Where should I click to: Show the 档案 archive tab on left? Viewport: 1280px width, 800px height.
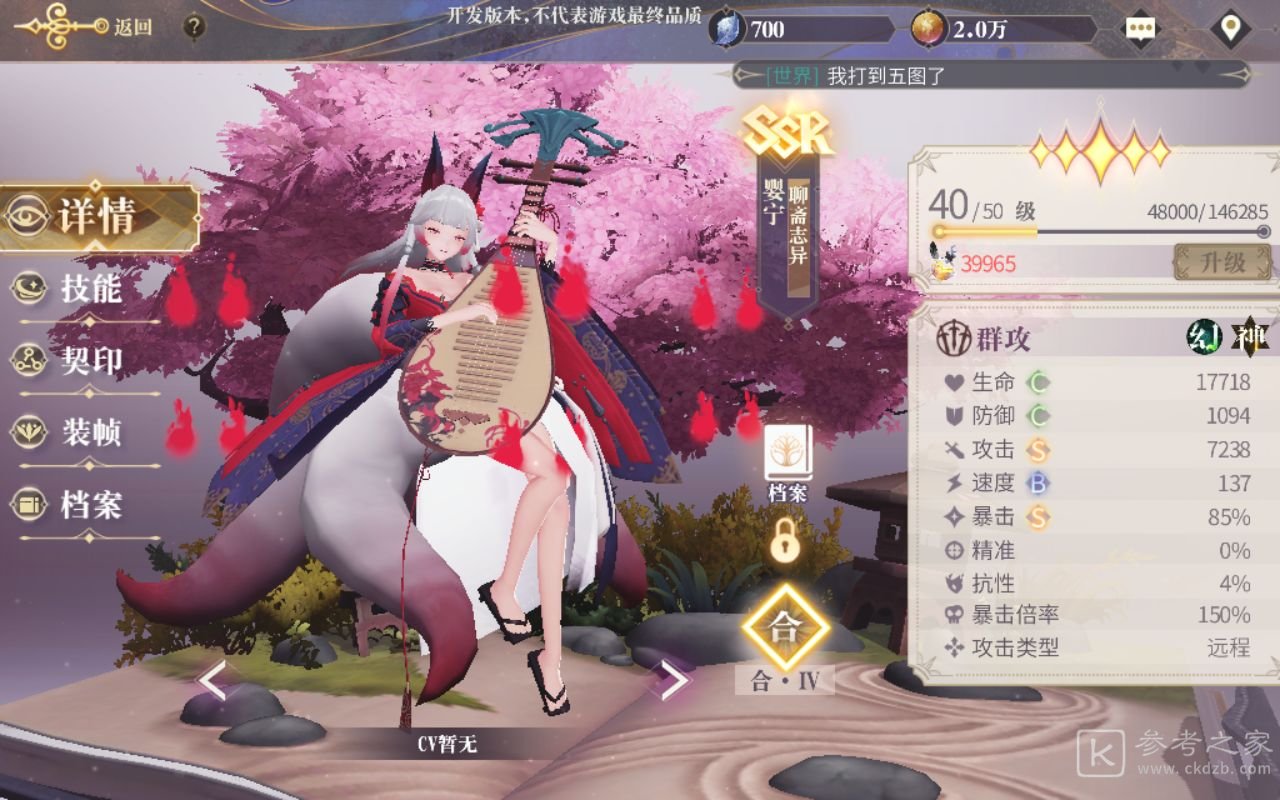tap(88, 505)
